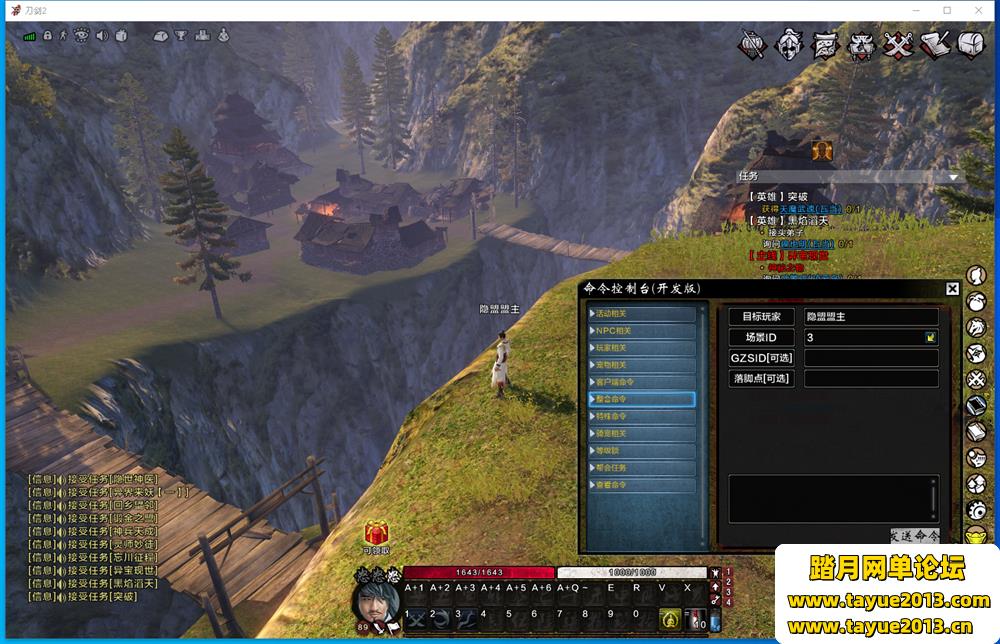Close the command console window

pos(952,289)
